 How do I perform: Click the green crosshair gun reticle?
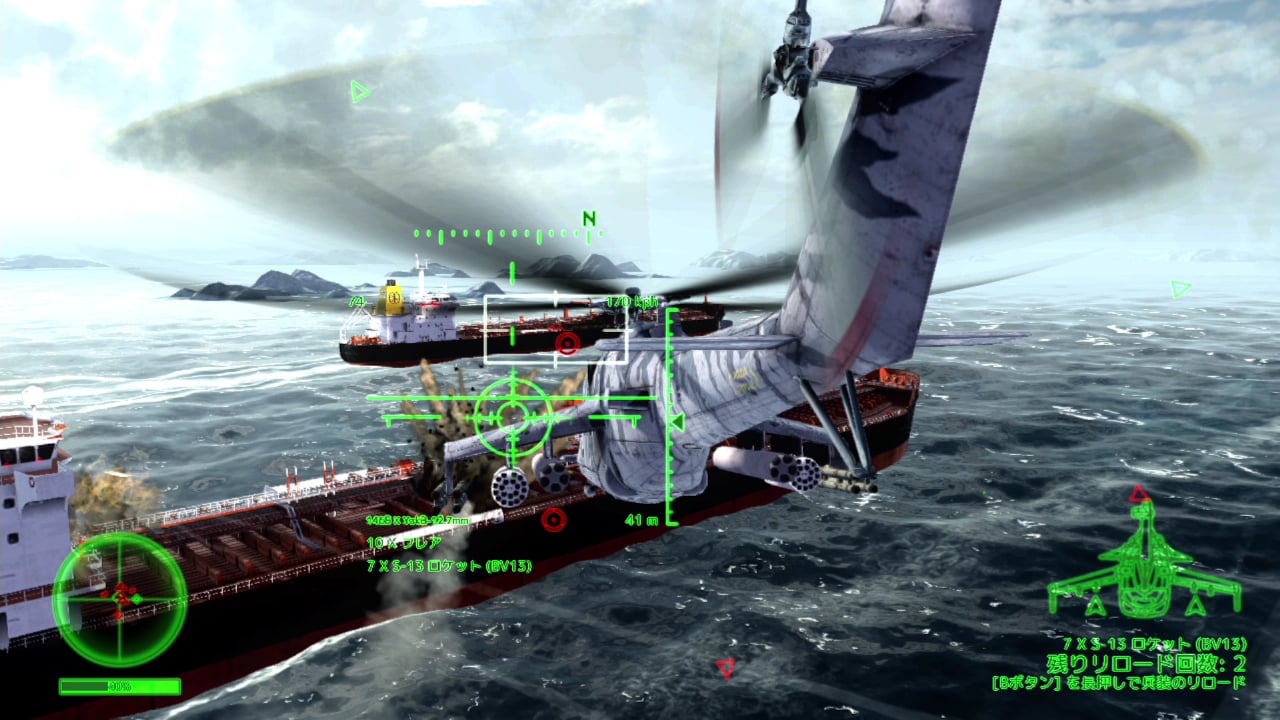click(x=513, y=413)
